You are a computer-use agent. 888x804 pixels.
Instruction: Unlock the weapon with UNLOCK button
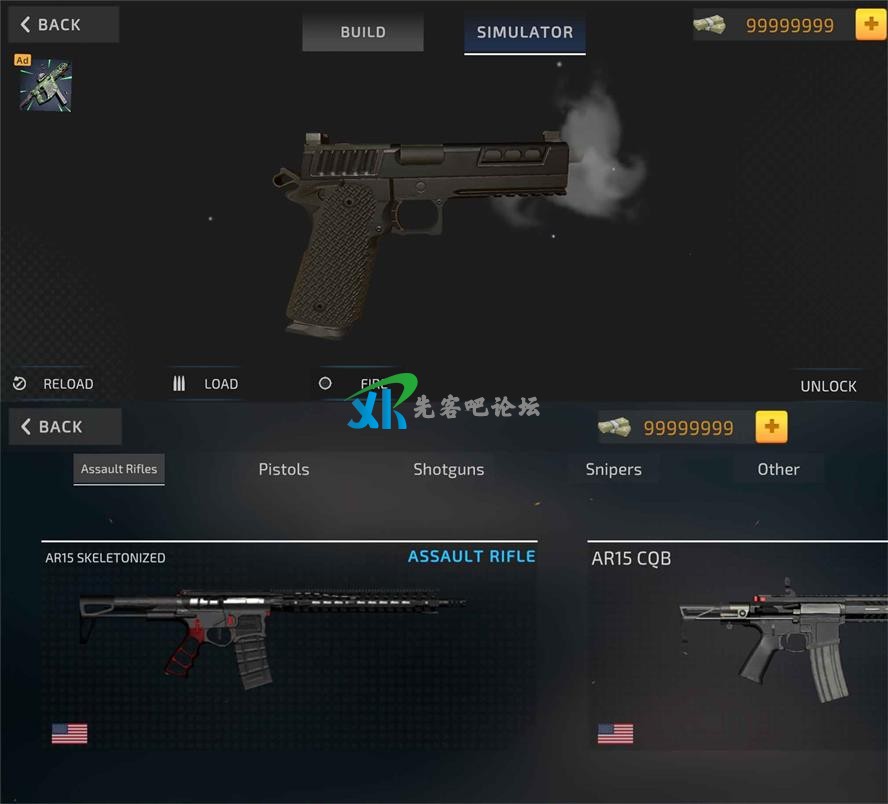(x=828, y=386)
